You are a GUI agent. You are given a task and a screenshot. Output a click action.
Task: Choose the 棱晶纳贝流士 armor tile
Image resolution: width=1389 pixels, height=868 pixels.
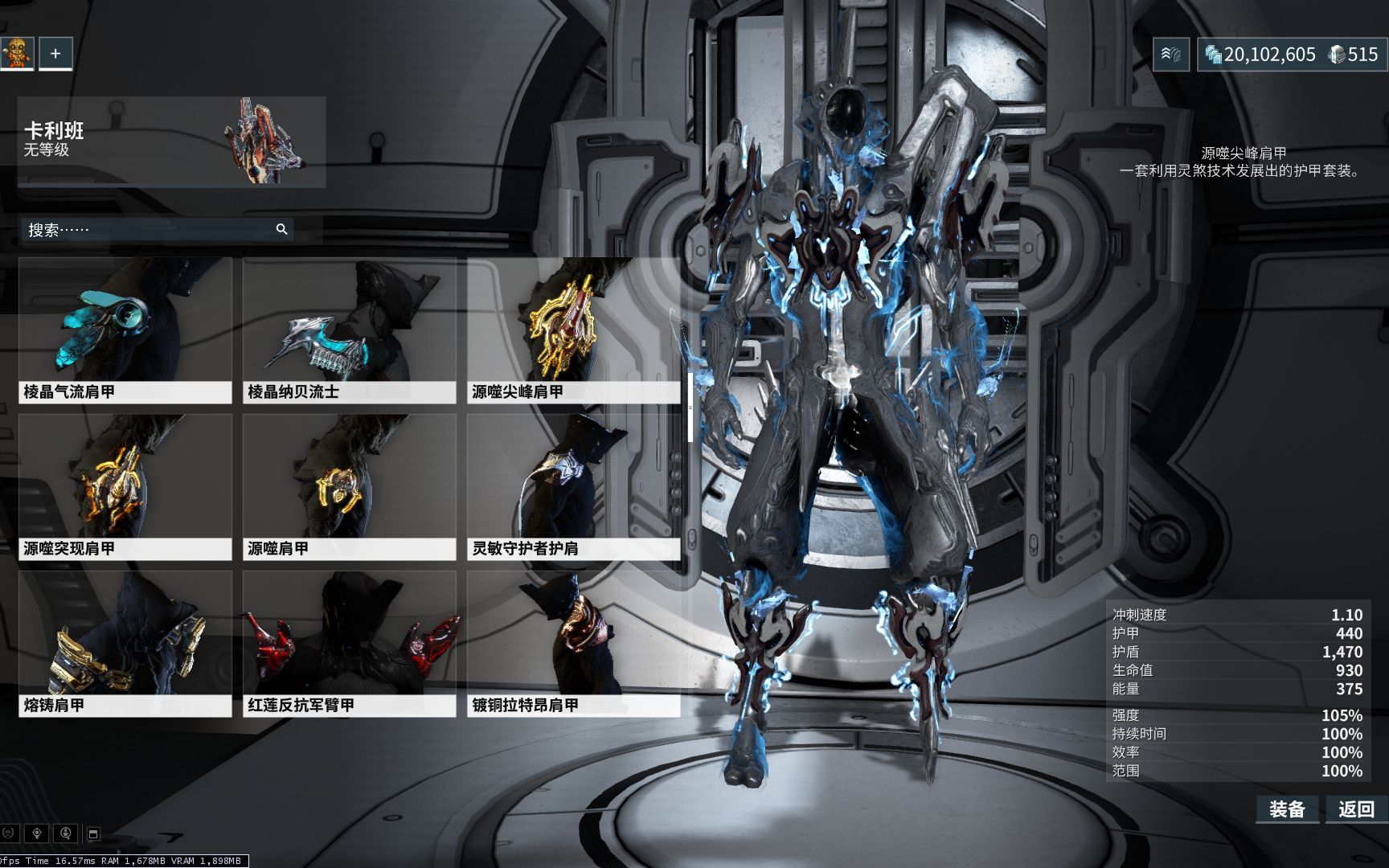click(x=350, y=330)
